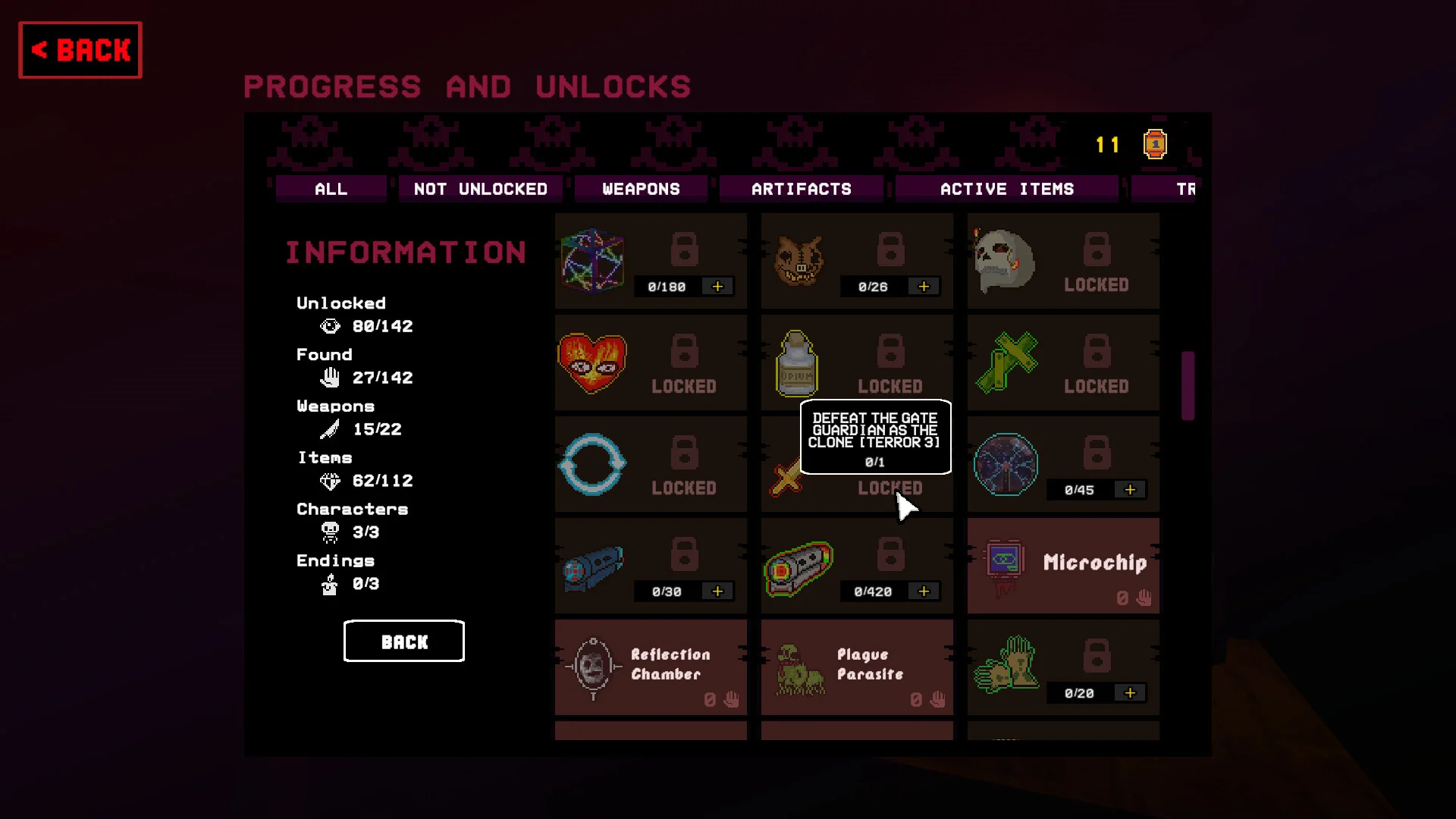Image resolution: width=1456 pixels, height=819 pixels.
Task: Select the locked skull item tile
Action: 1062,261
